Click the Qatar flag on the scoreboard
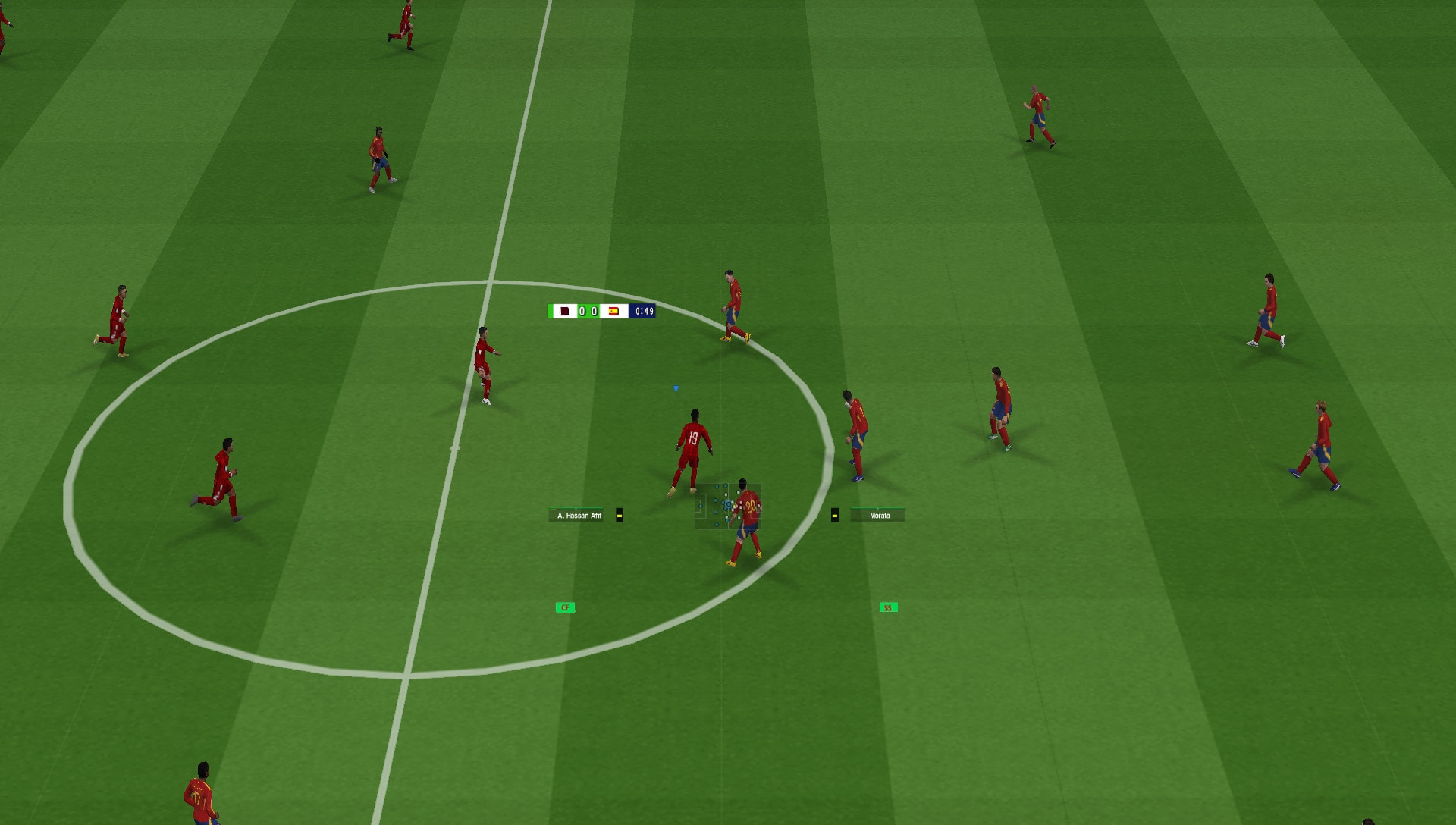The height and width of the screenshot is (825, 1456). point(564,312)
